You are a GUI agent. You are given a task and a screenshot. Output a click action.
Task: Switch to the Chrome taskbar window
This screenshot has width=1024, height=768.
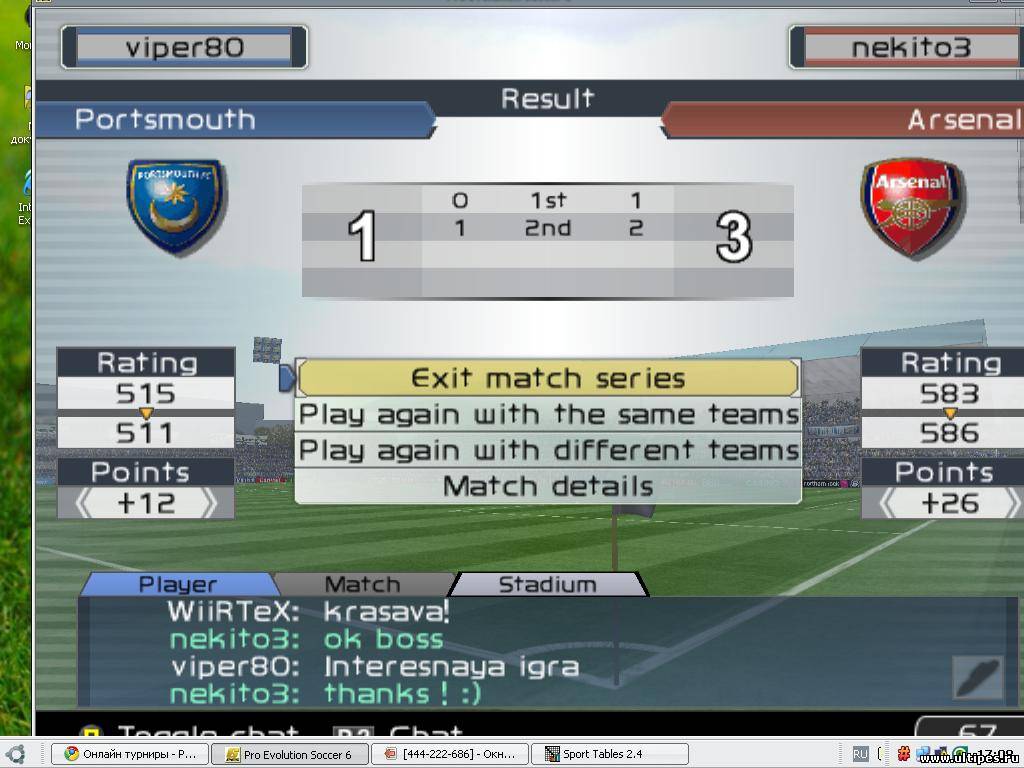tap(130, 754)
